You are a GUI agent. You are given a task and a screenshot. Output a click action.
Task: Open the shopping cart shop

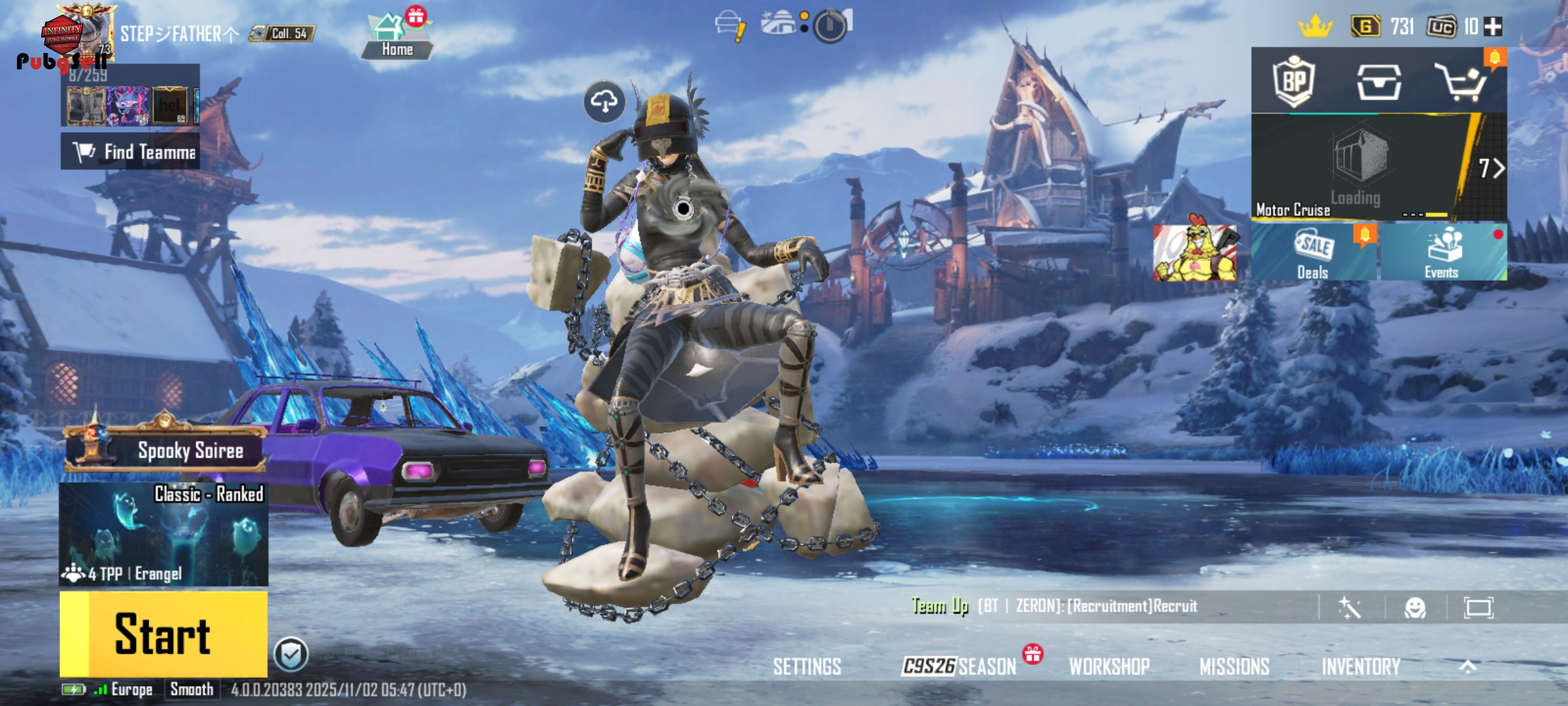[x=1461, y=82]
